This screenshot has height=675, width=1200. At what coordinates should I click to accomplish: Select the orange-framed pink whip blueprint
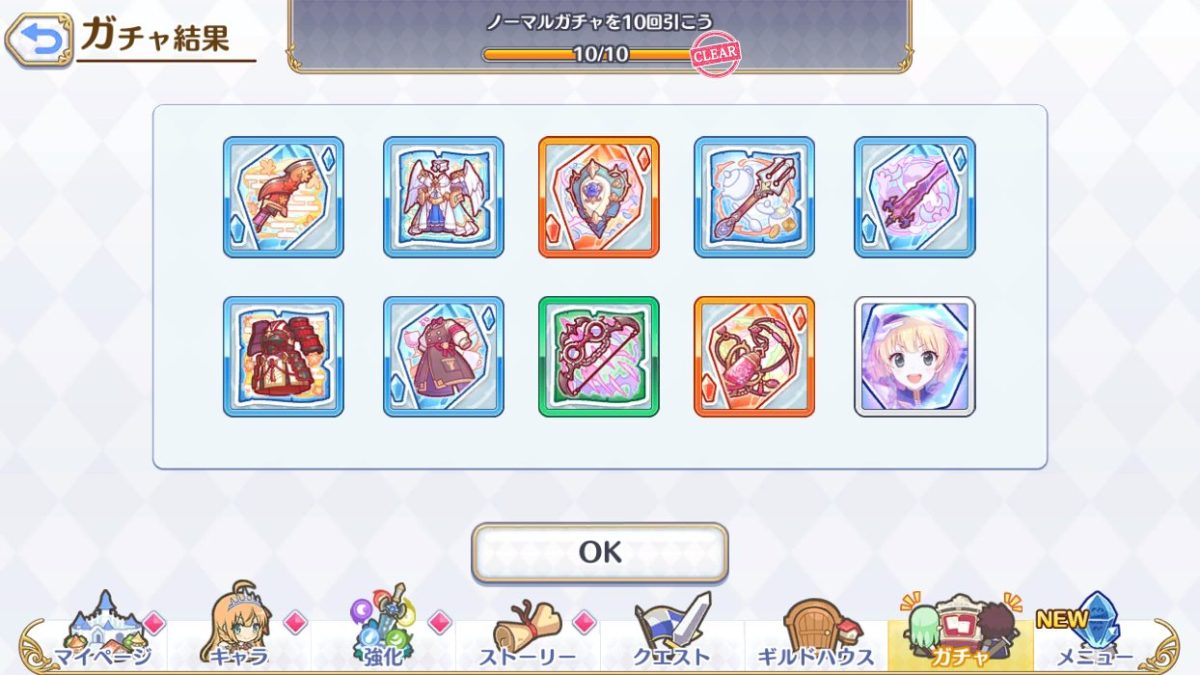point(754,356)
